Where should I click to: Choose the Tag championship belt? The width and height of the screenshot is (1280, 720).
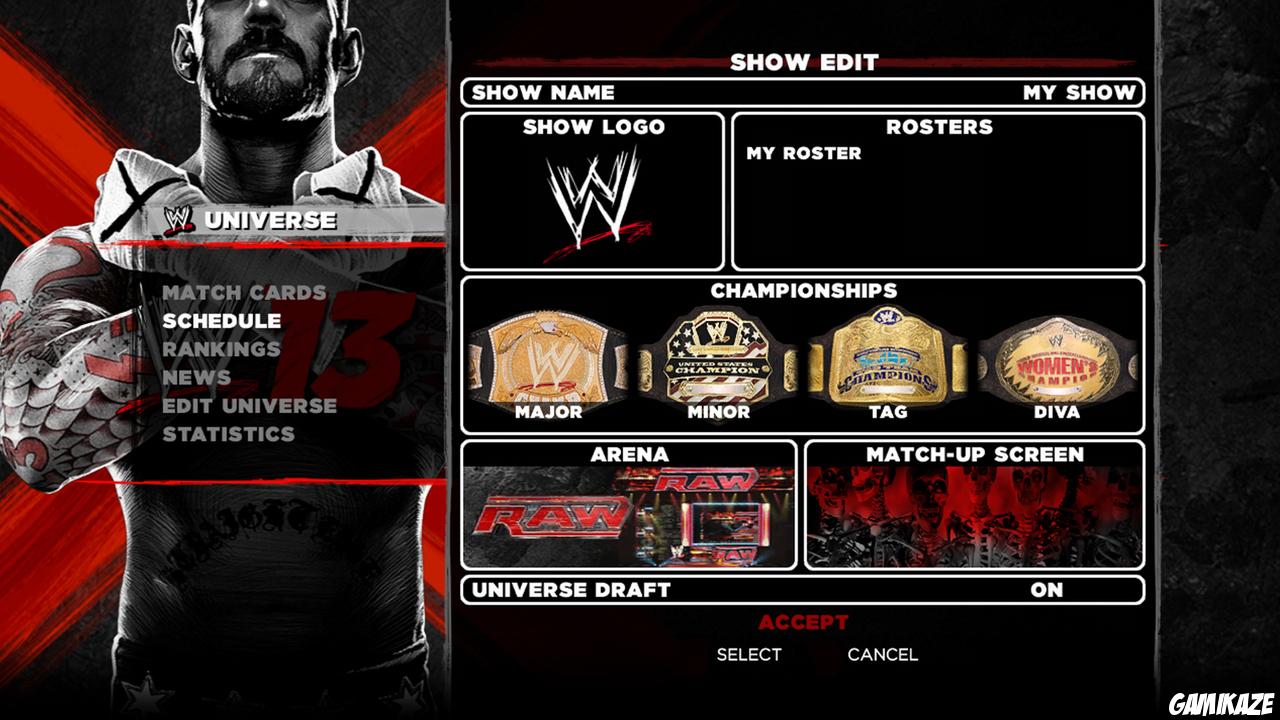pos(888,360)
